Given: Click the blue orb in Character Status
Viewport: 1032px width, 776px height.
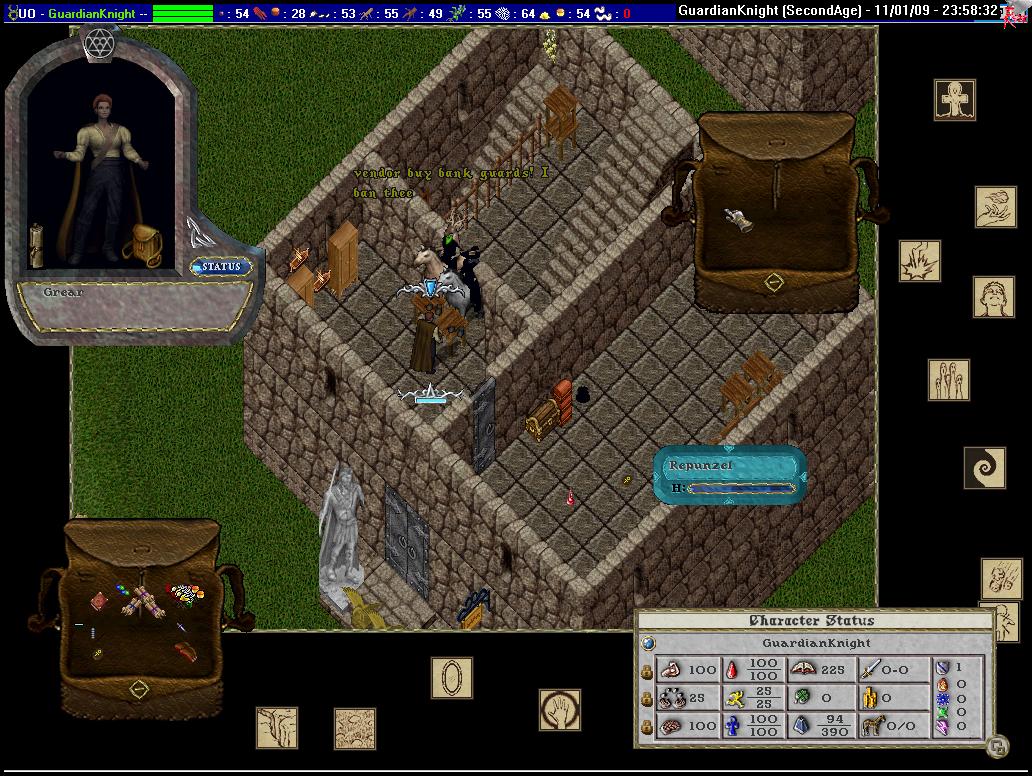Looking at the screenshot, I should point(648,643).
